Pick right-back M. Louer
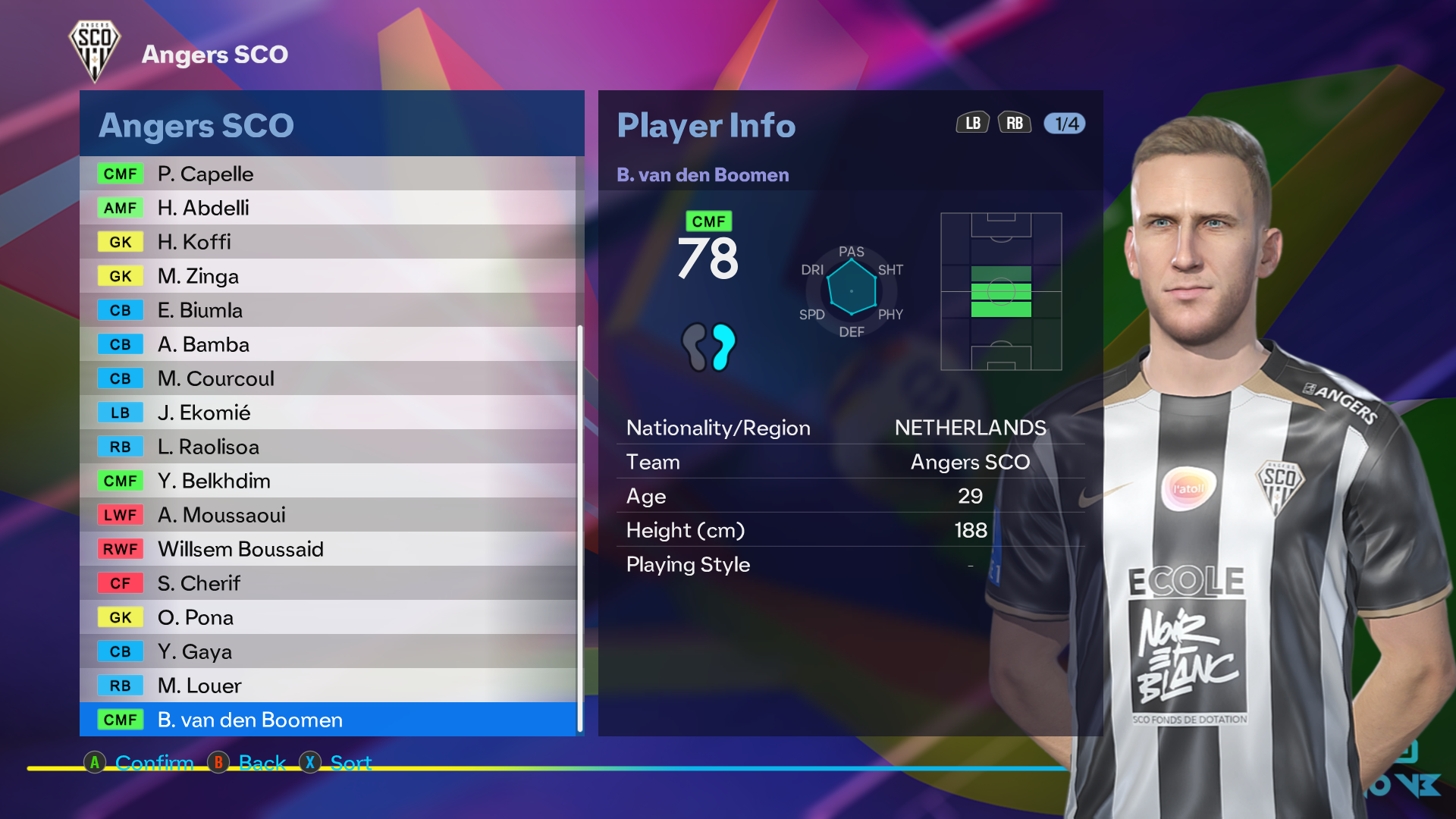This screenshot has height=819, width=1456. pos(328,686)
